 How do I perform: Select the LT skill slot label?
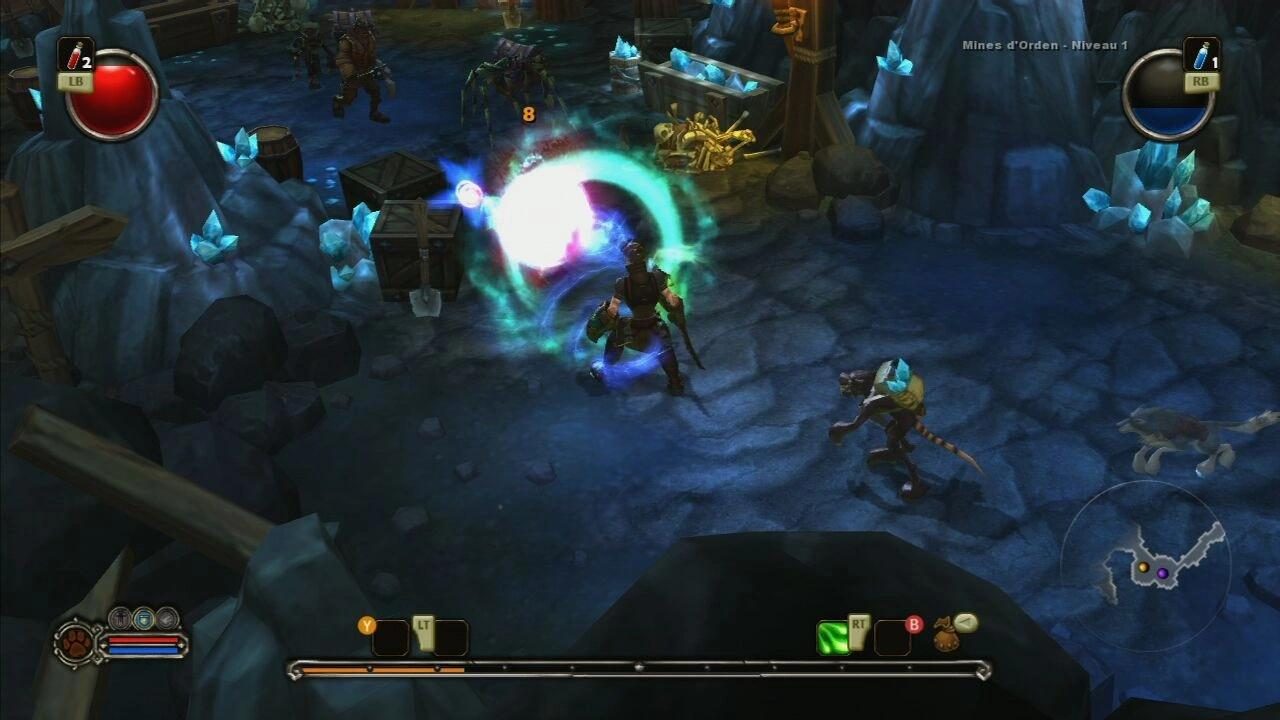coord(423,624)
